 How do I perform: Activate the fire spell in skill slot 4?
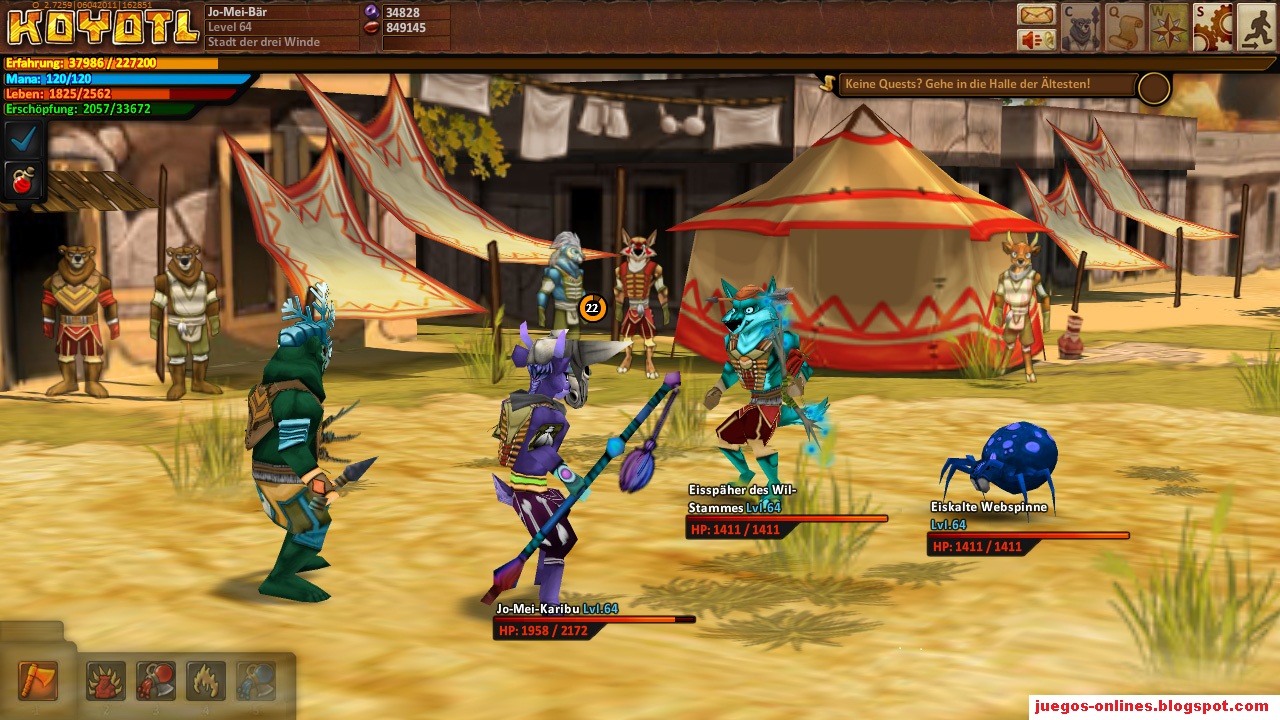(x=204, y=680)
